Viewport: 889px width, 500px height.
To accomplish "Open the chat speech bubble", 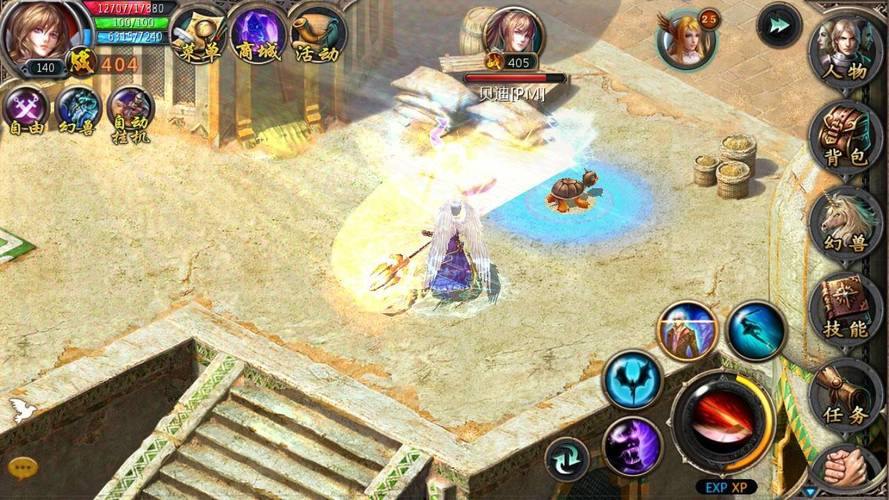I will tap(20, 466).
